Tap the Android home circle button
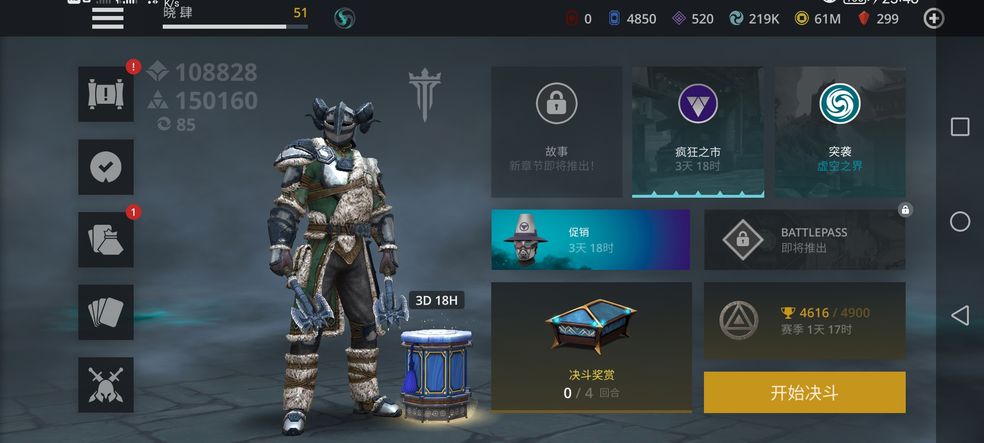Screen dimensions: 984x443 (x=959, y=221)
